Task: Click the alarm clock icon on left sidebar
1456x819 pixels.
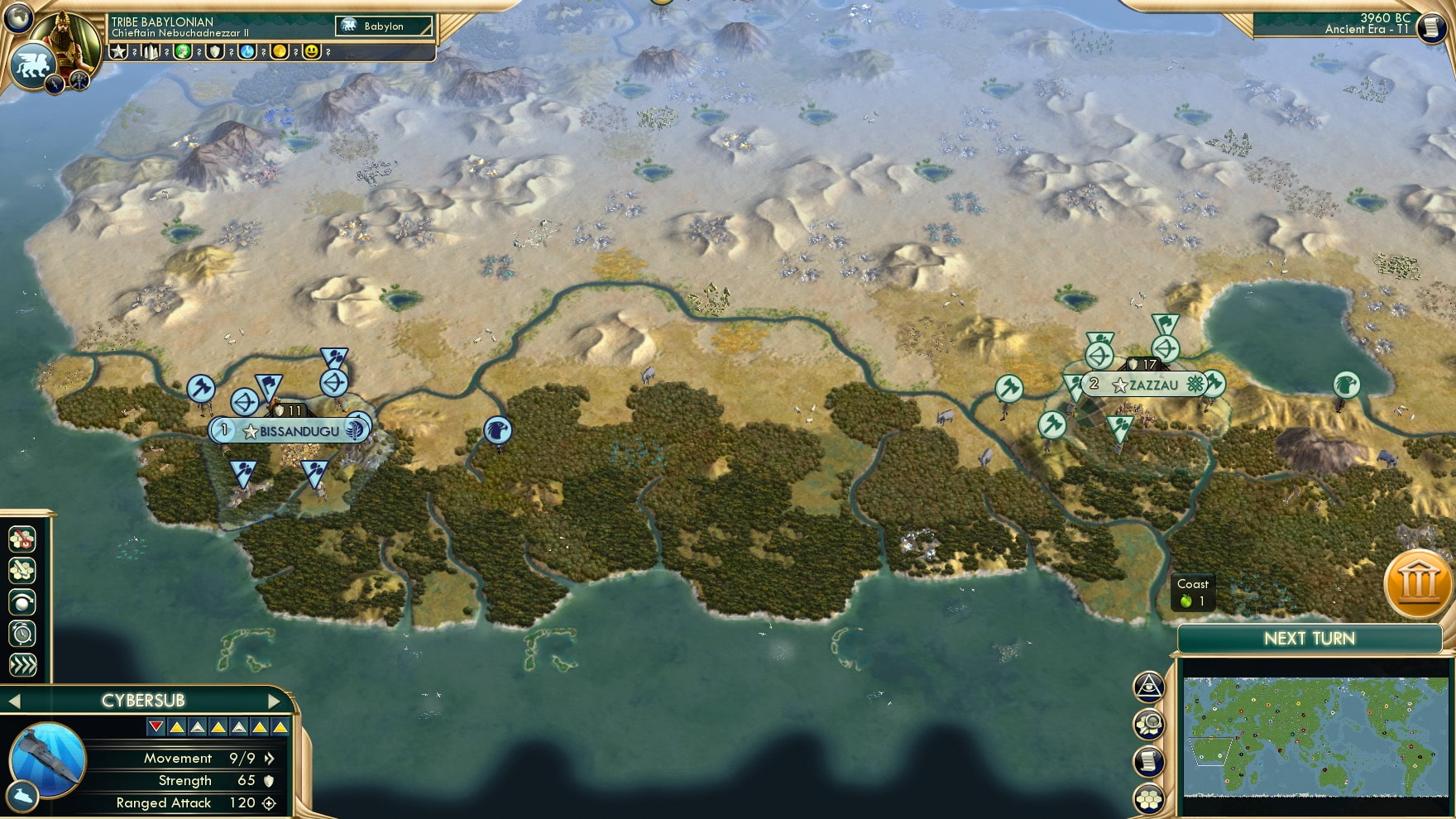Action: pyautogui.click(x=22, y=635)
